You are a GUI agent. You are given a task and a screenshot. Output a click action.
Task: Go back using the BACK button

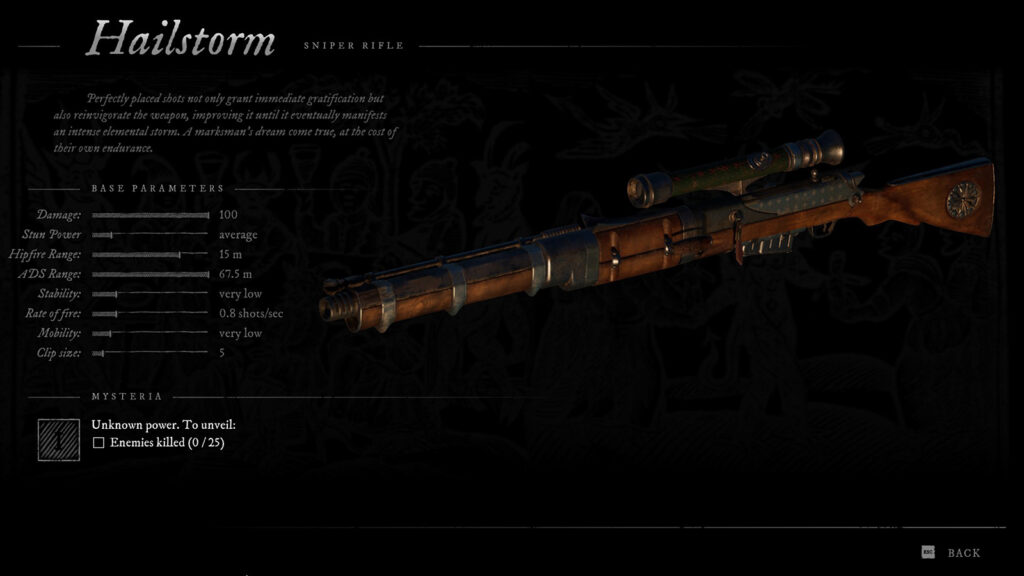[x=962, y=553]
